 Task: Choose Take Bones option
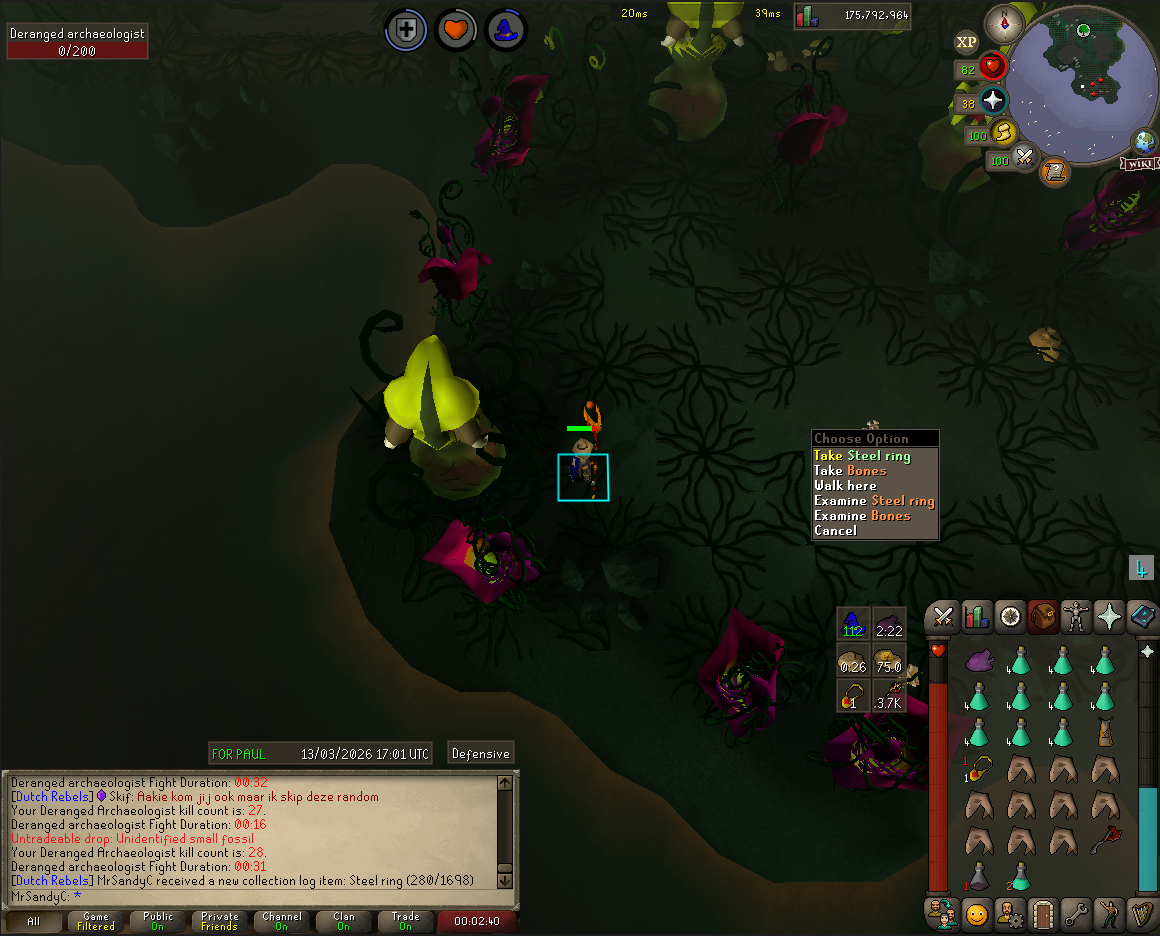click(850, 471)
